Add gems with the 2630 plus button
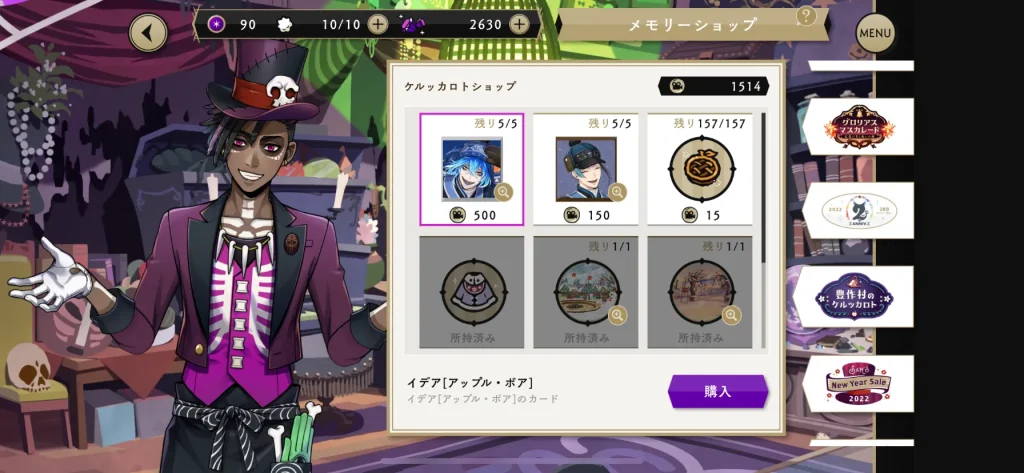The image size is (1024, 473). pyautogui.click(x=519, y=24)
